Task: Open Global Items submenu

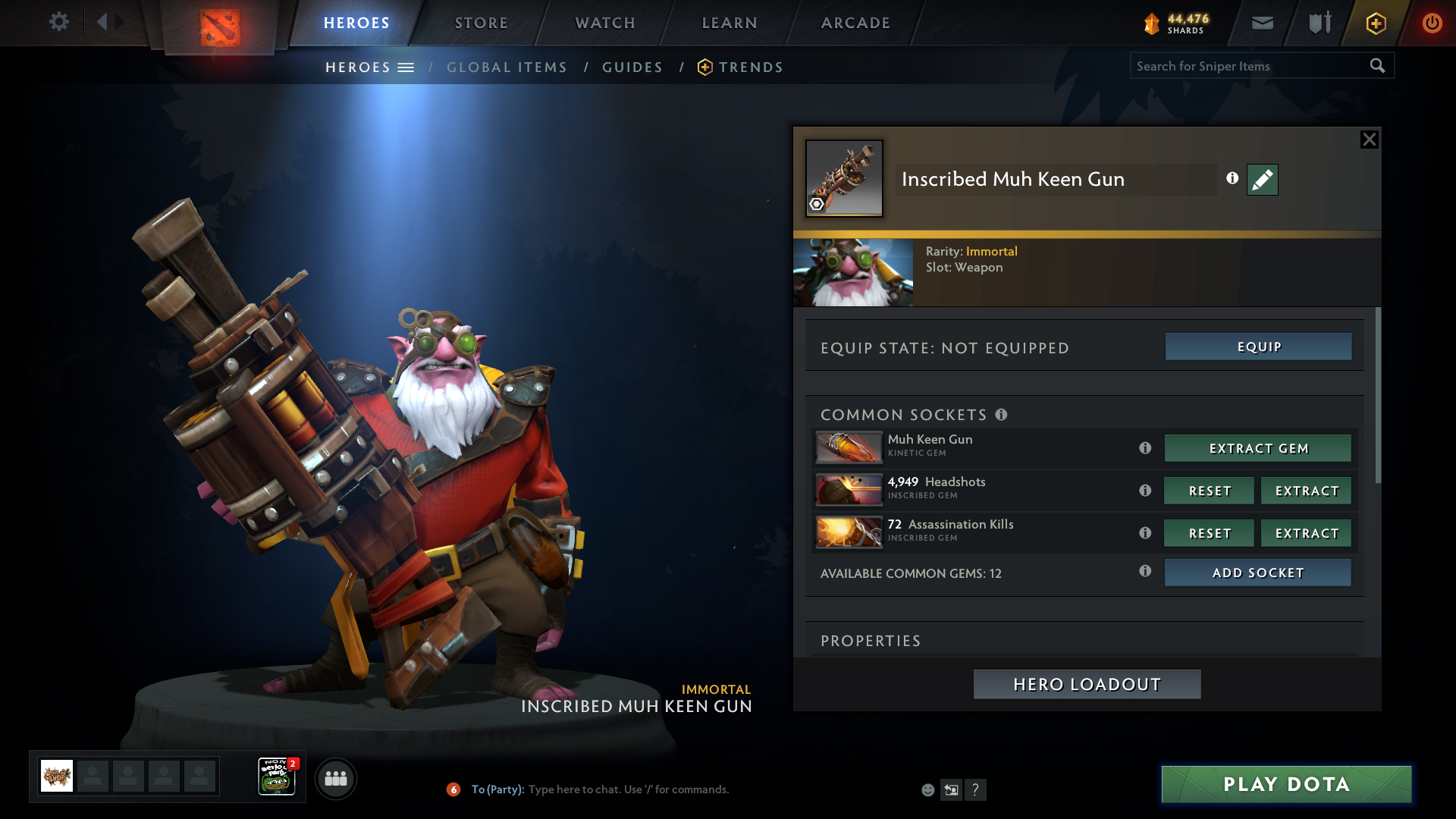Action: pos(507,67)
